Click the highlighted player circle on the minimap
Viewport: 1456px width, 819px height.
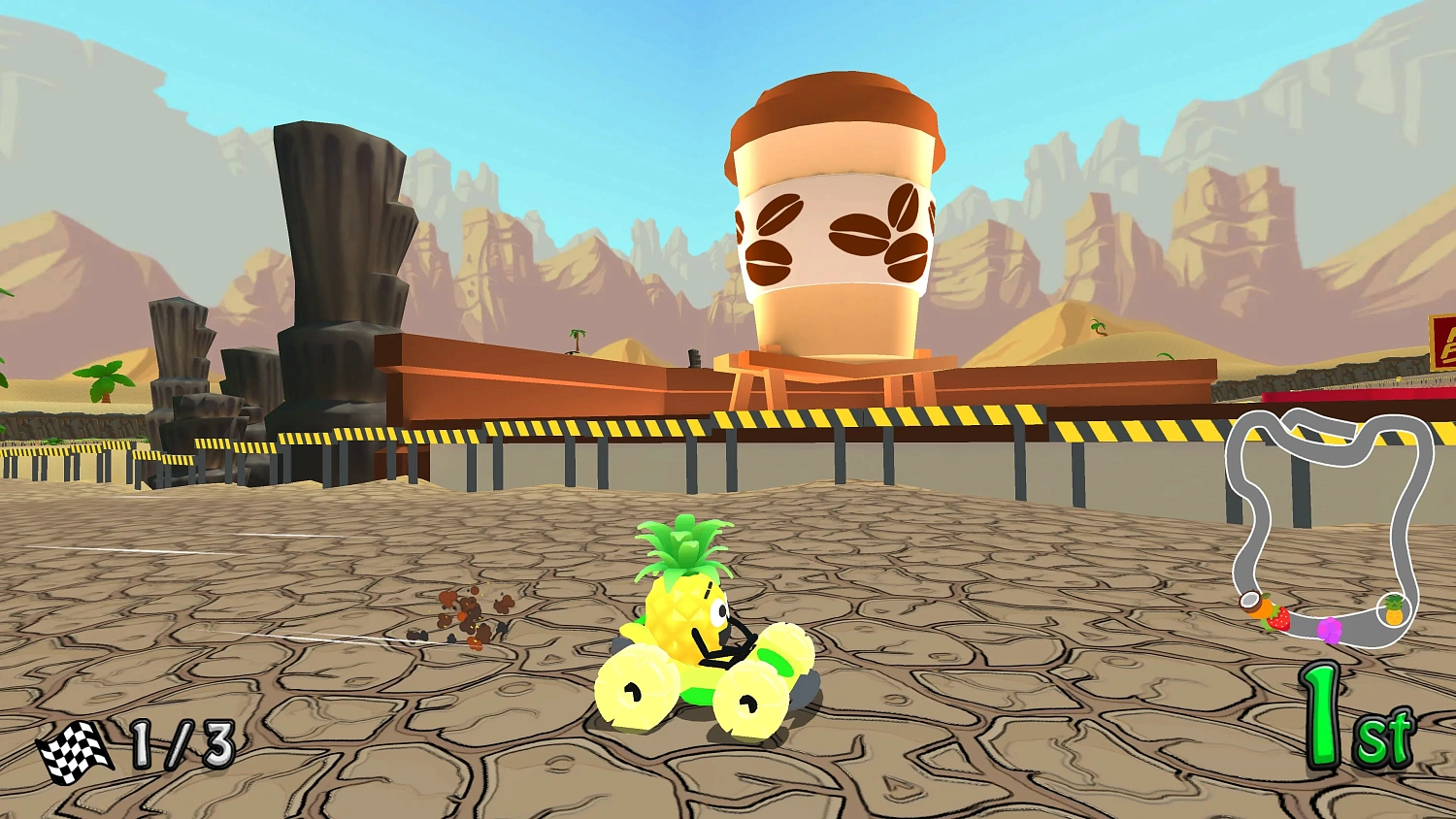coord(1394,610)
